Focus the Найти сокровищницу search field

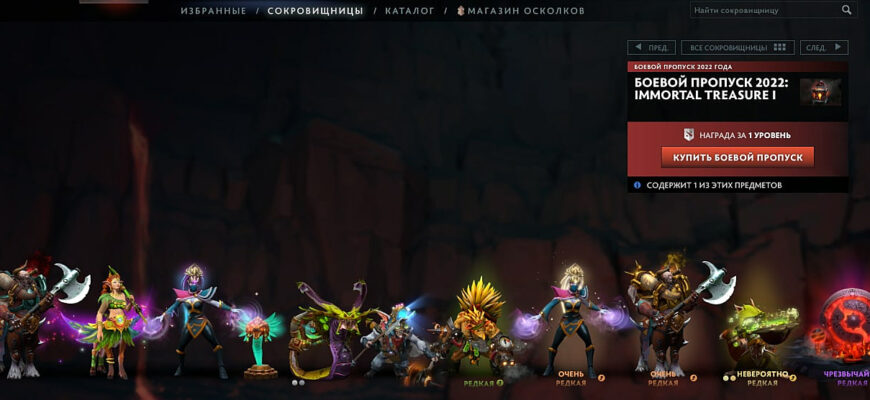pos(762,10)
